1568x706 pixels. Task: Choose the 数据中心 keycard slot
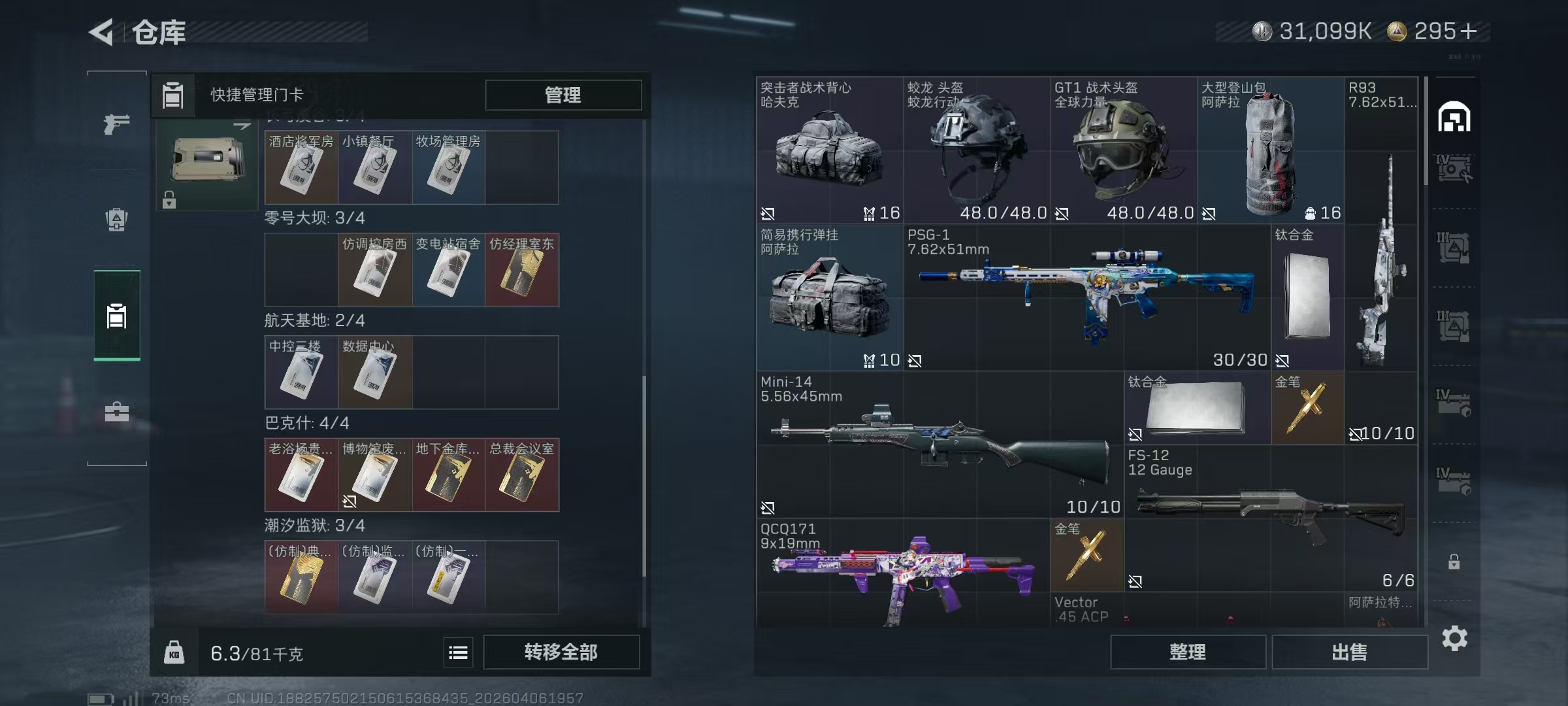[374, 373]
